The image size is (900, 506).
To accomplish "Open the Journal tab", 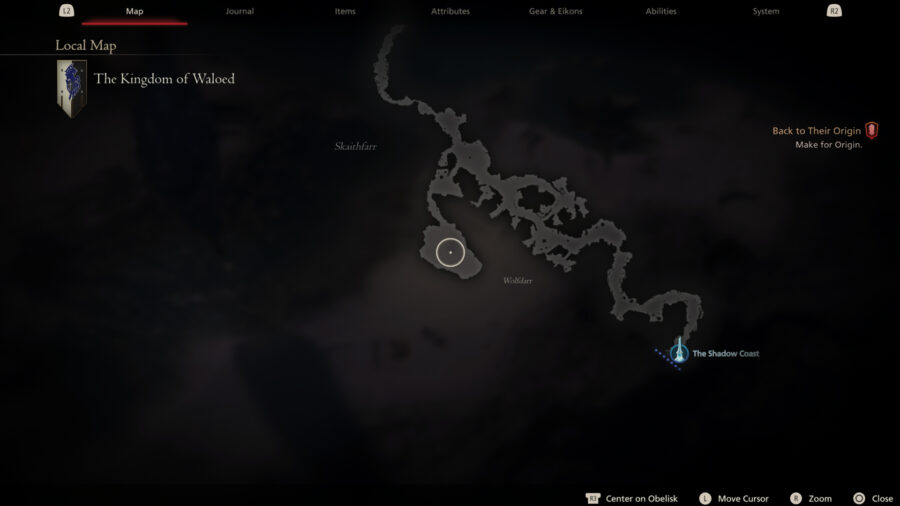I will click(240, 11).
